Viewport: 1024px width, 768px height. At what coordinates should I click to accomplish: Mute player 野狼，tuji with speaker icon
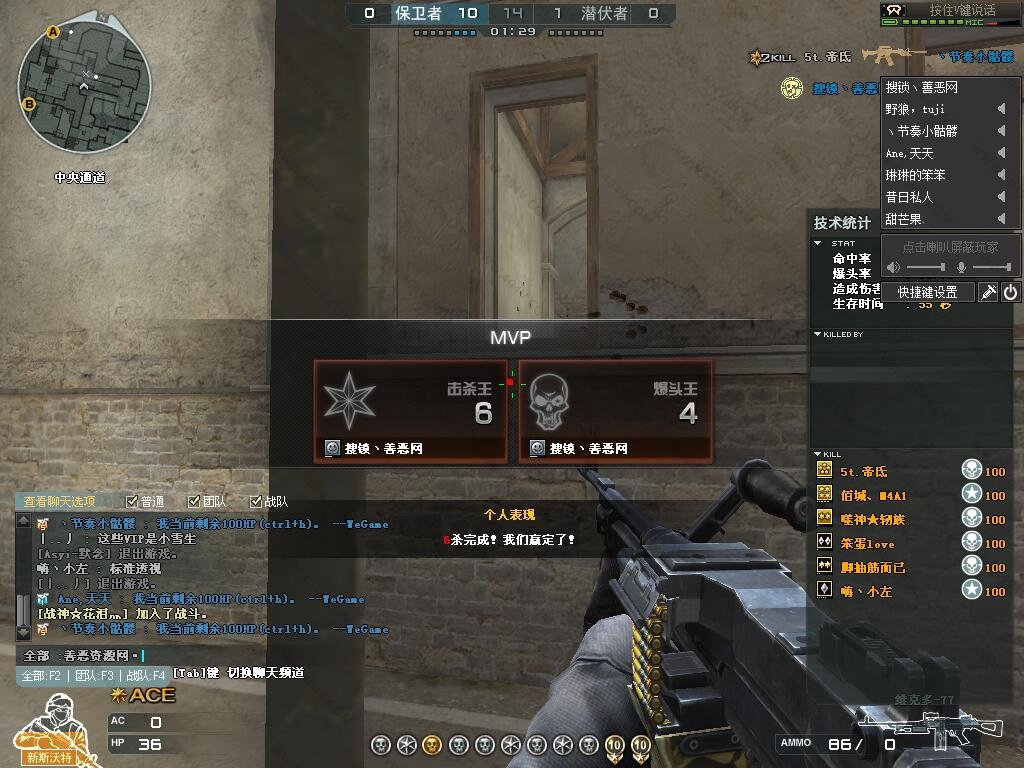click(1001, 109)
